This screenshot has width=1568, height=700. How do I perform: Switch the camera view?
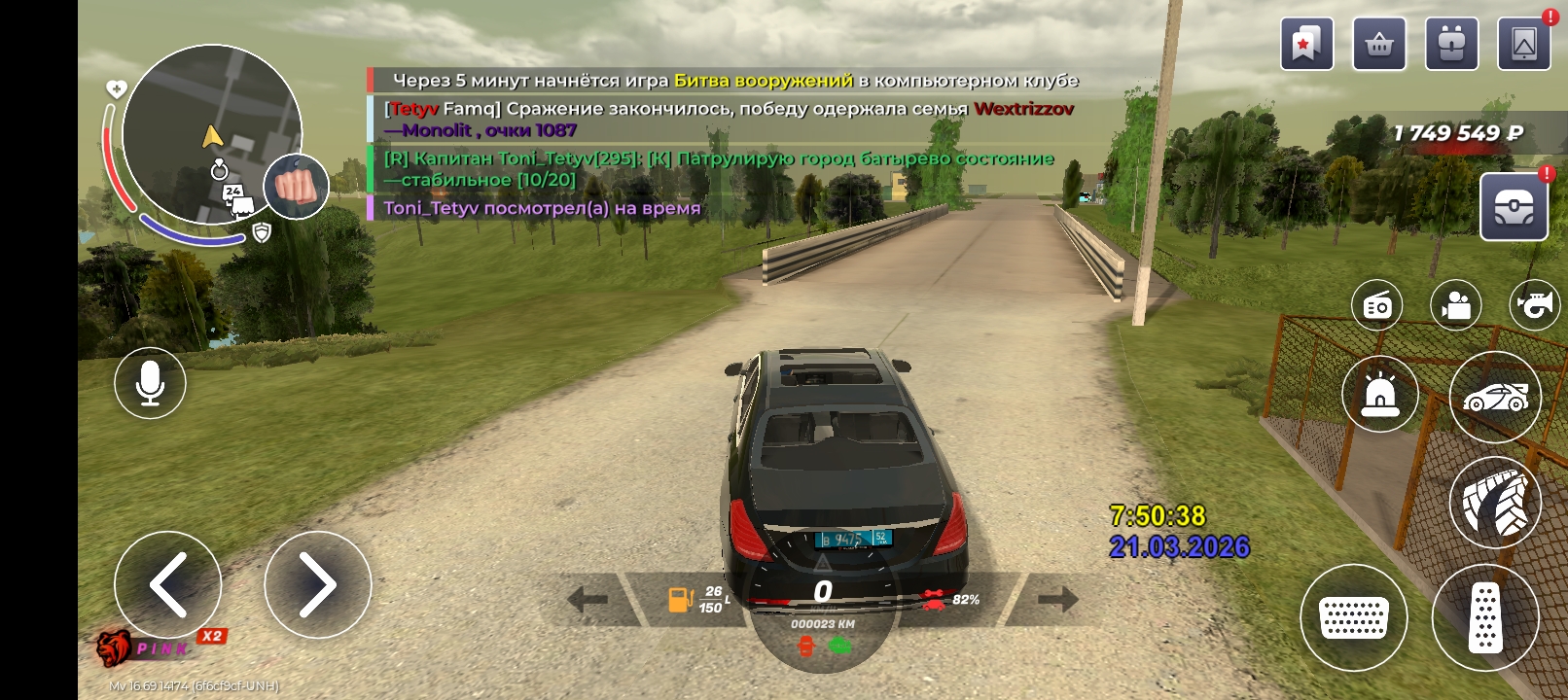click(x=1455, y=305)
